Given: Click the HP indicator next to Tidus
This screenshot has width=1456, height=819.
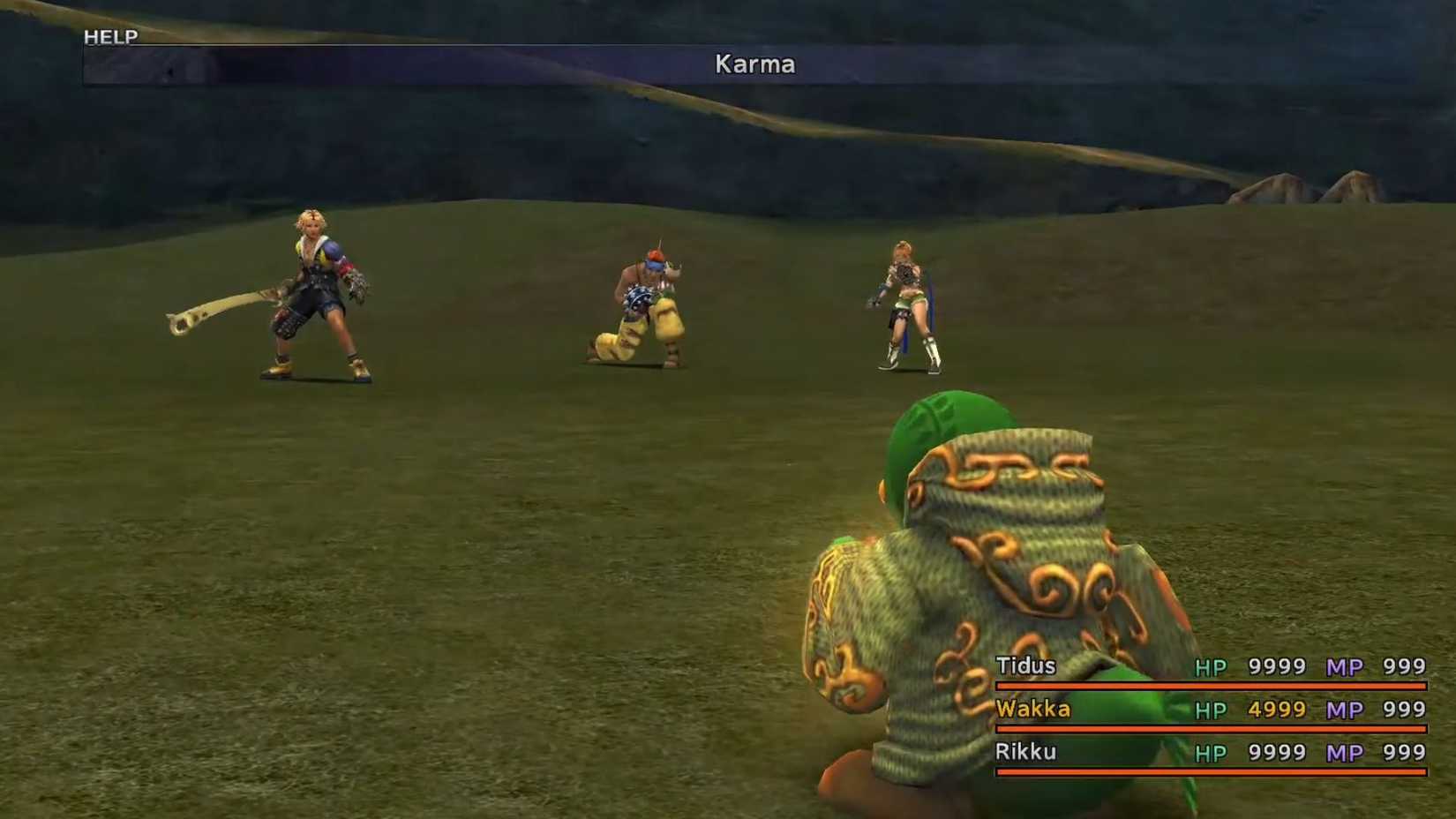Looking at the screenshot, I should [1212, 666].
